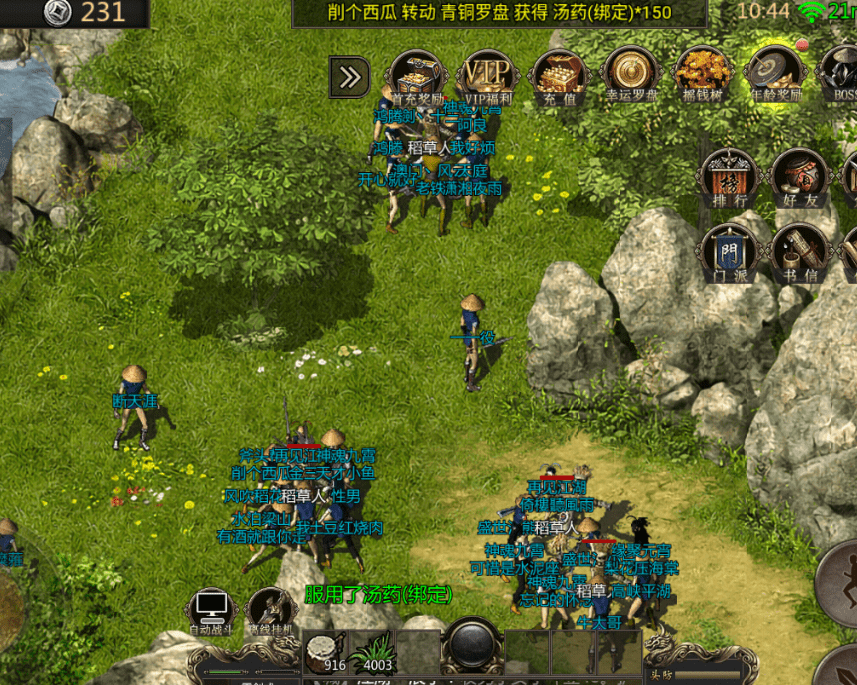Click the round orb button in the bottom bar
This screenshot has height=685, width=857.
pyautogui.click(x=471, y=645)
